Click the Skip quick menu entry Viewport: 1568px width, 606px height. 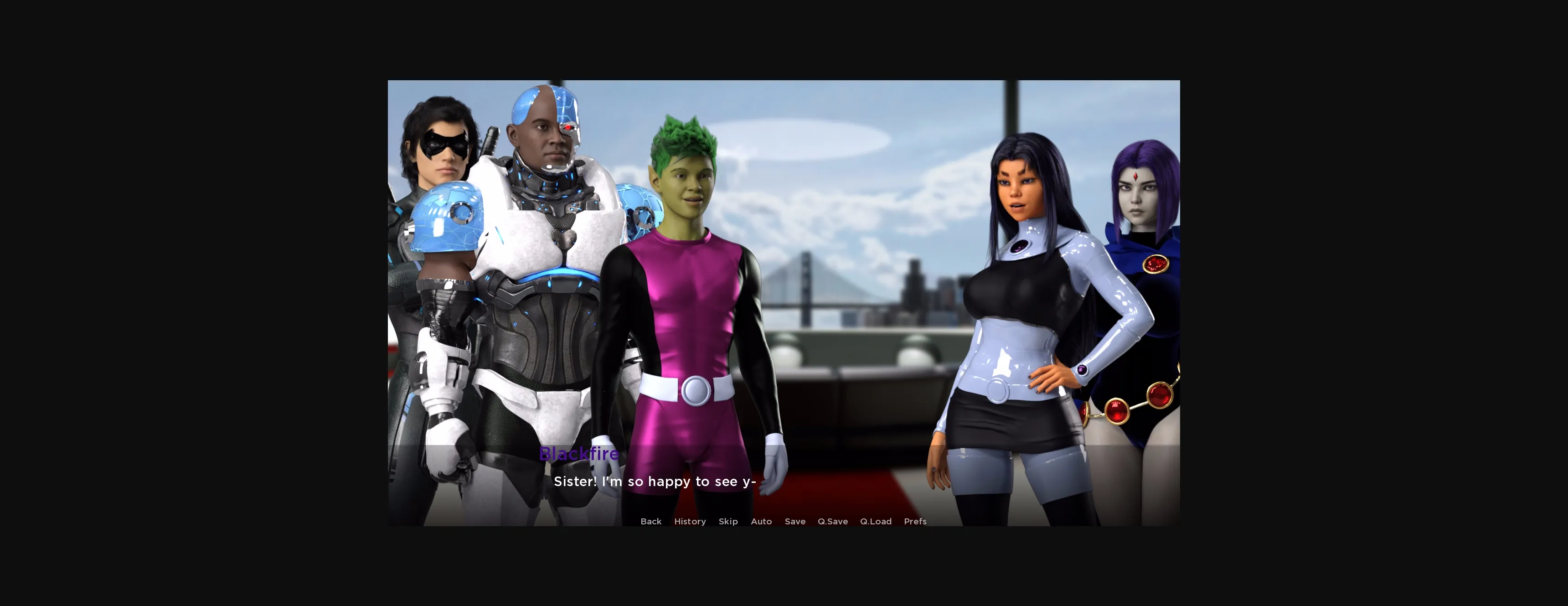728,521
